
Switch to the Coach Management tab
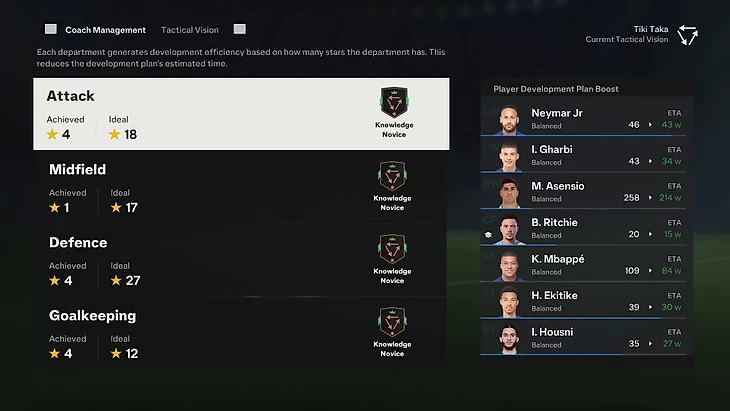[x=105, y=30]
